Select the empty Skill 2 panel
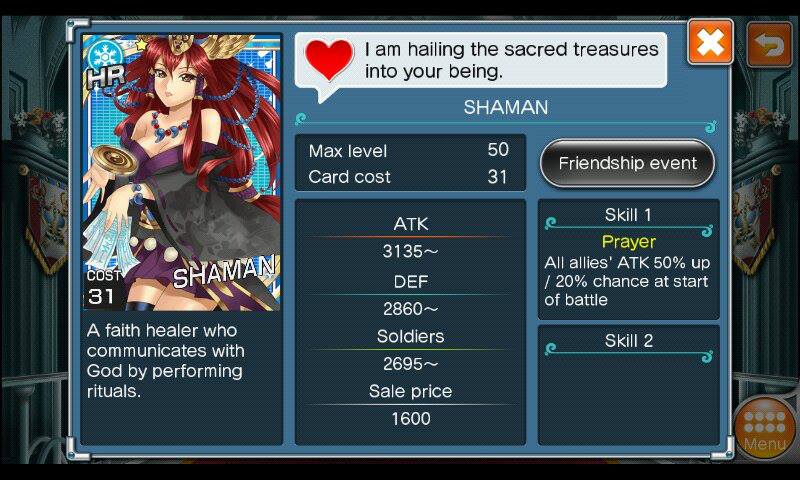This screenshot has height=480, width=800. coord(628,384)
